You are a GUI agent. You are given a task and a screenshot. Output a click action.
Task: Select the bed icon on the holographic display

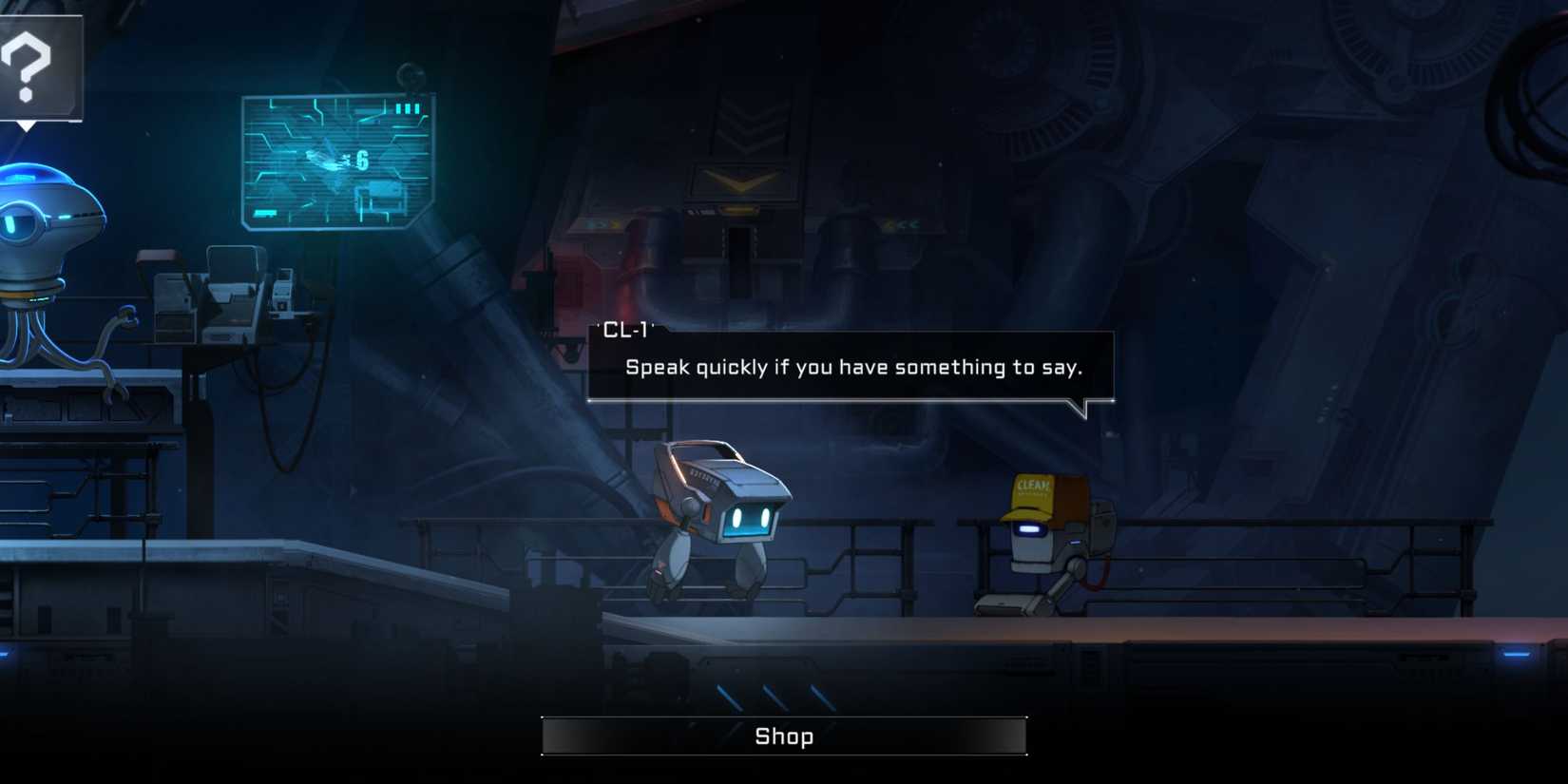coord(380,194)
